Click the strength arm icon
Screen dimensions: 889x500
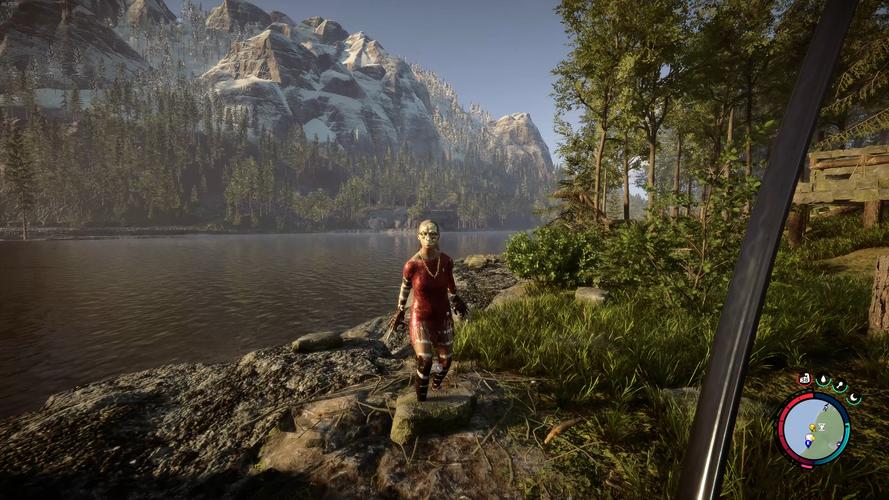[805, 379]
